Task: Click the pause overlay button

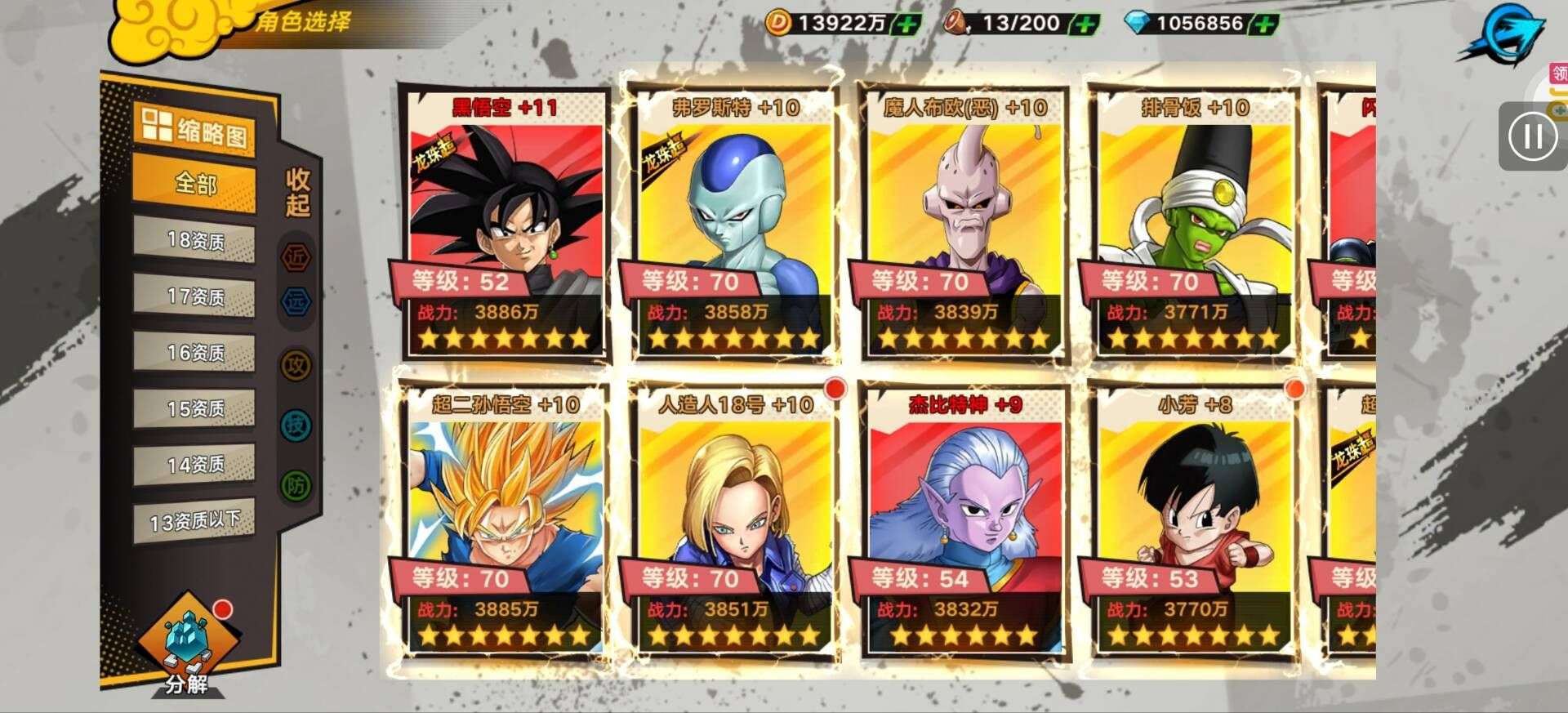Action: 1532,136
